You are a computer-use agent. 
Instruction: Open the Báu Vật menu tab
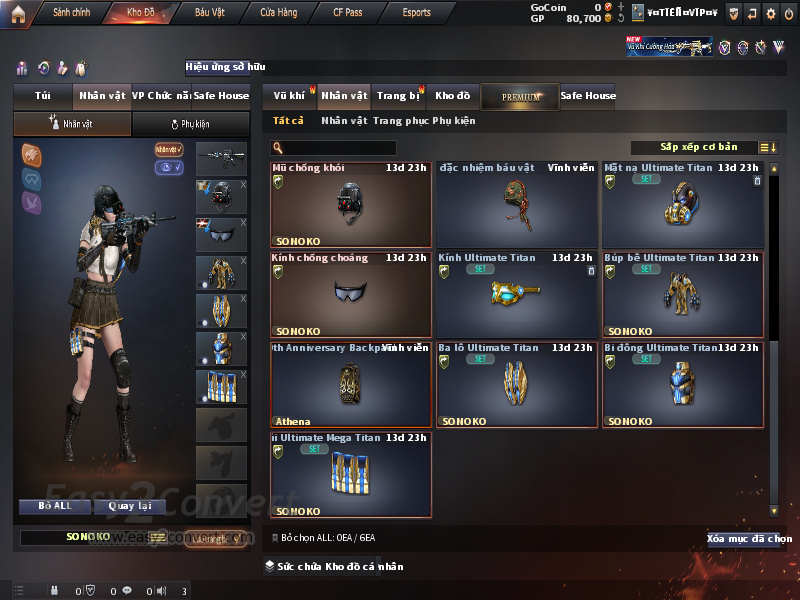point(209,13)
